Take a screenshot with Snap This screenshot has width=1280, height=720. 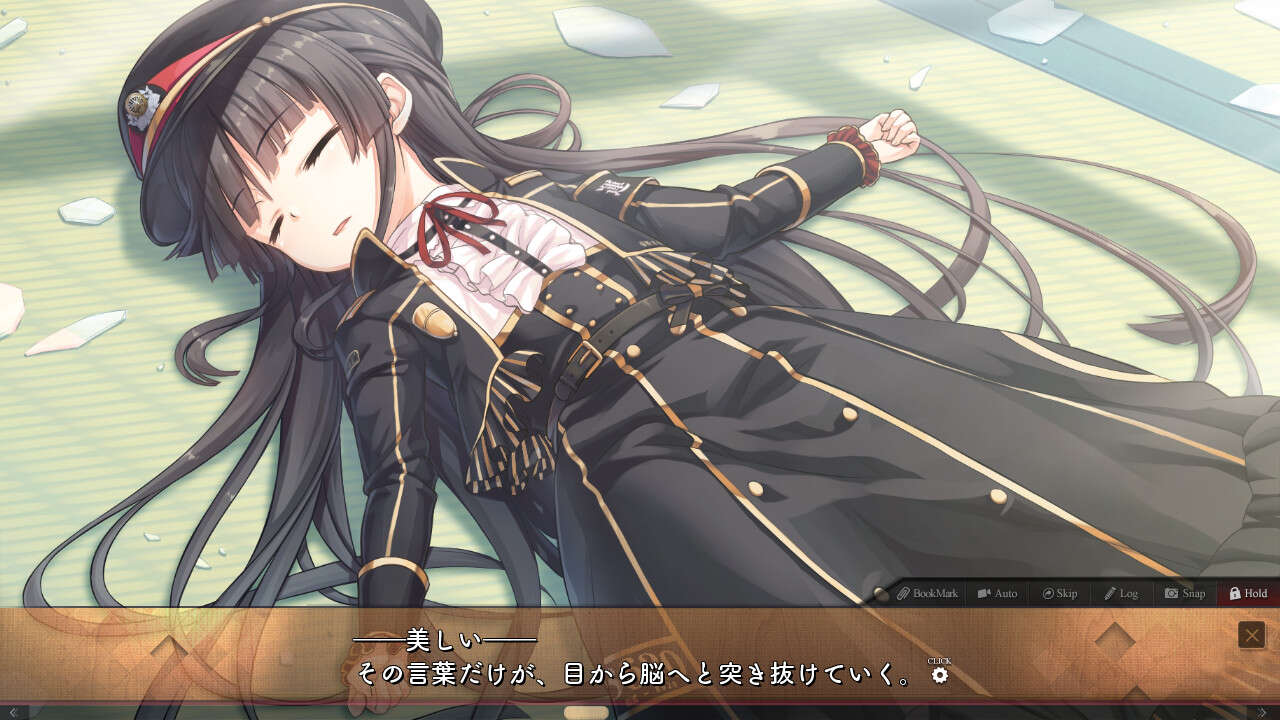1185,593
